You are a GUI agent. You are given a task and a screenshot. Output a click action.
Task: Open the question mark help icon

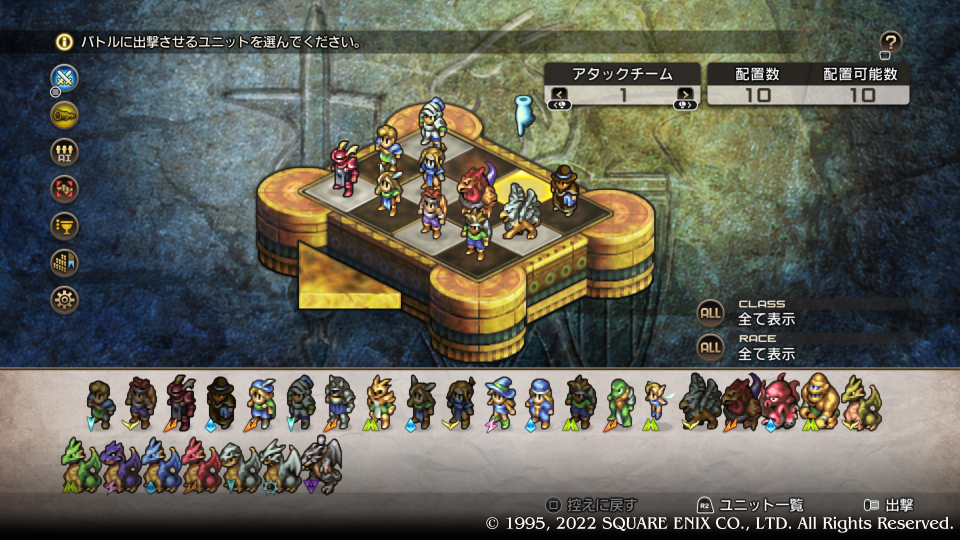pos(890,42)
